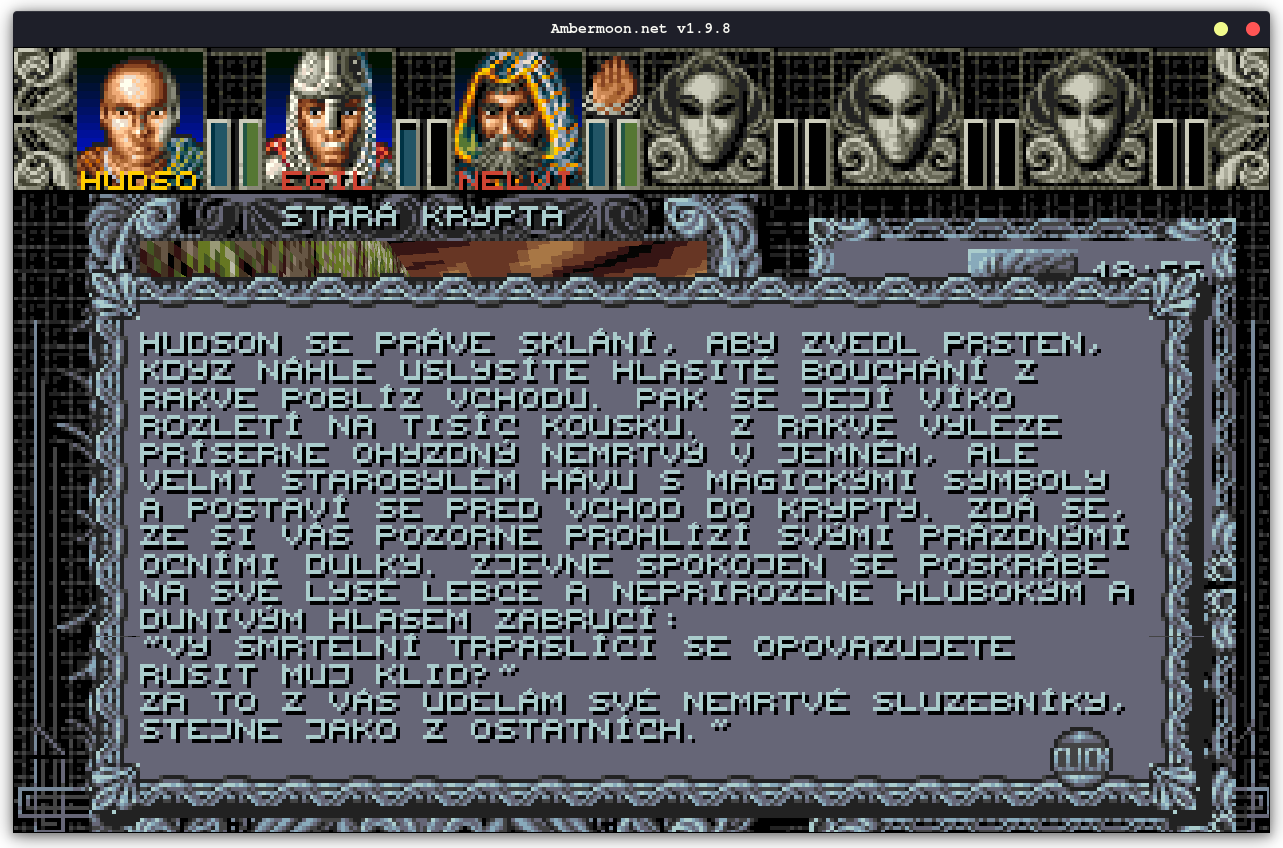Select Hudson's character portrait
Screen dimensions: 1283x848
[140, 115]
